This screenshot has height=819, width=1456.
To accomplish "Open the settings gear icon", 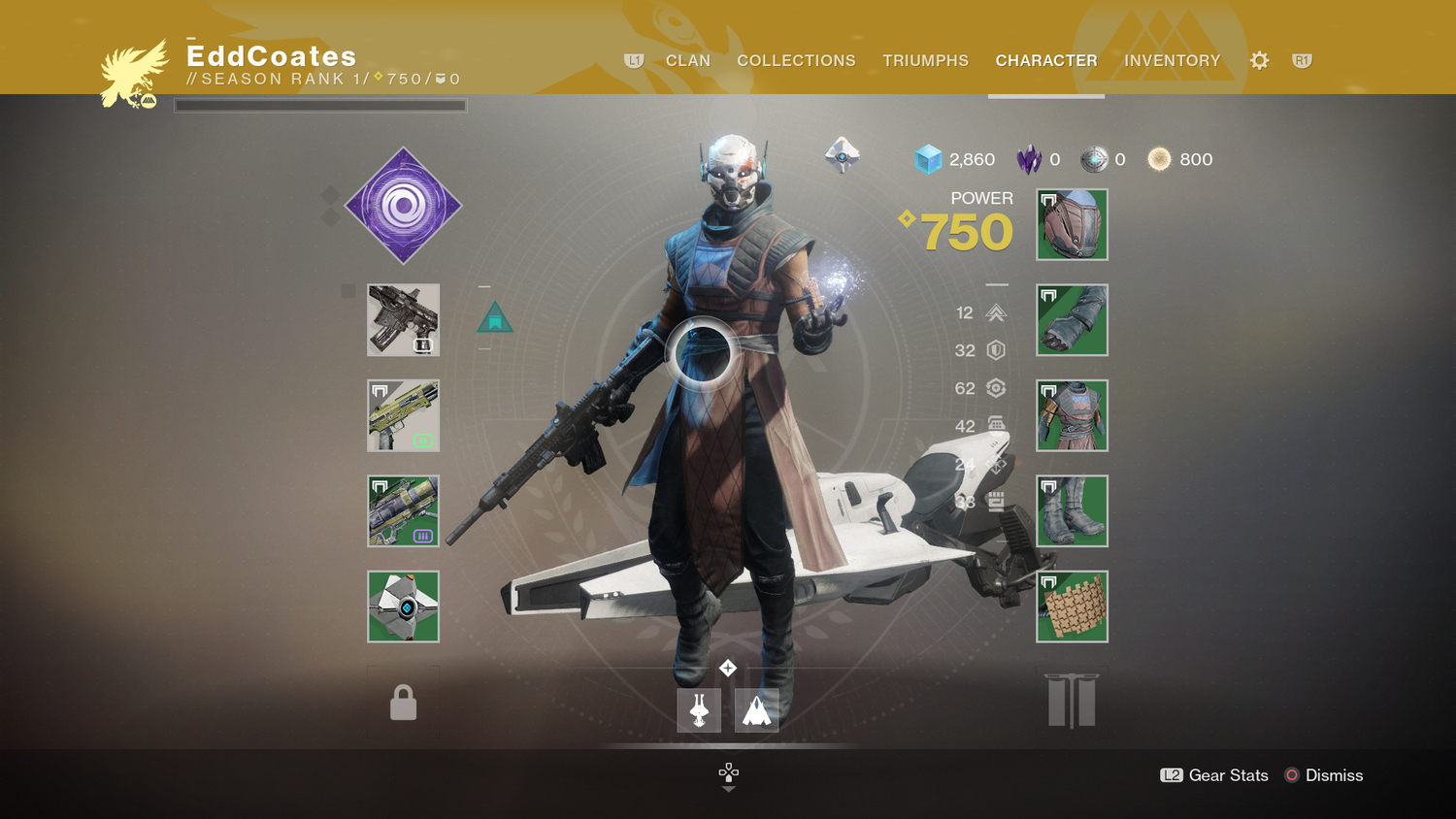I will point(1259,61).
